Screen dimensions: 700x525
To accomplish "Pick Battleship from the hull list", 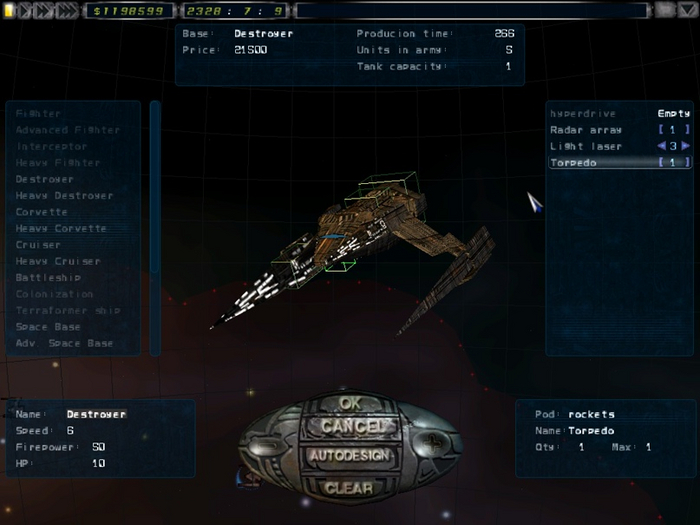I will [x=48, y=277].
